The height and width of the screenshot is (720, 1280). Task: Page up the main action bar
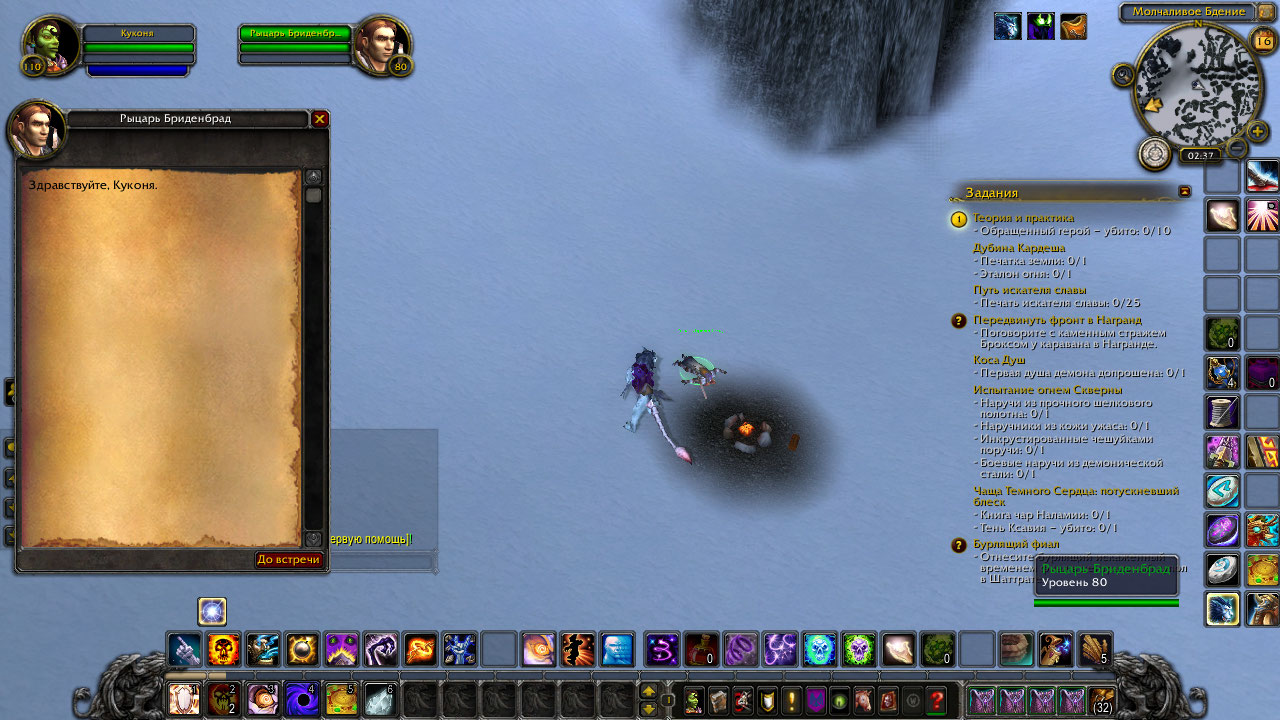tap(648, 691)
